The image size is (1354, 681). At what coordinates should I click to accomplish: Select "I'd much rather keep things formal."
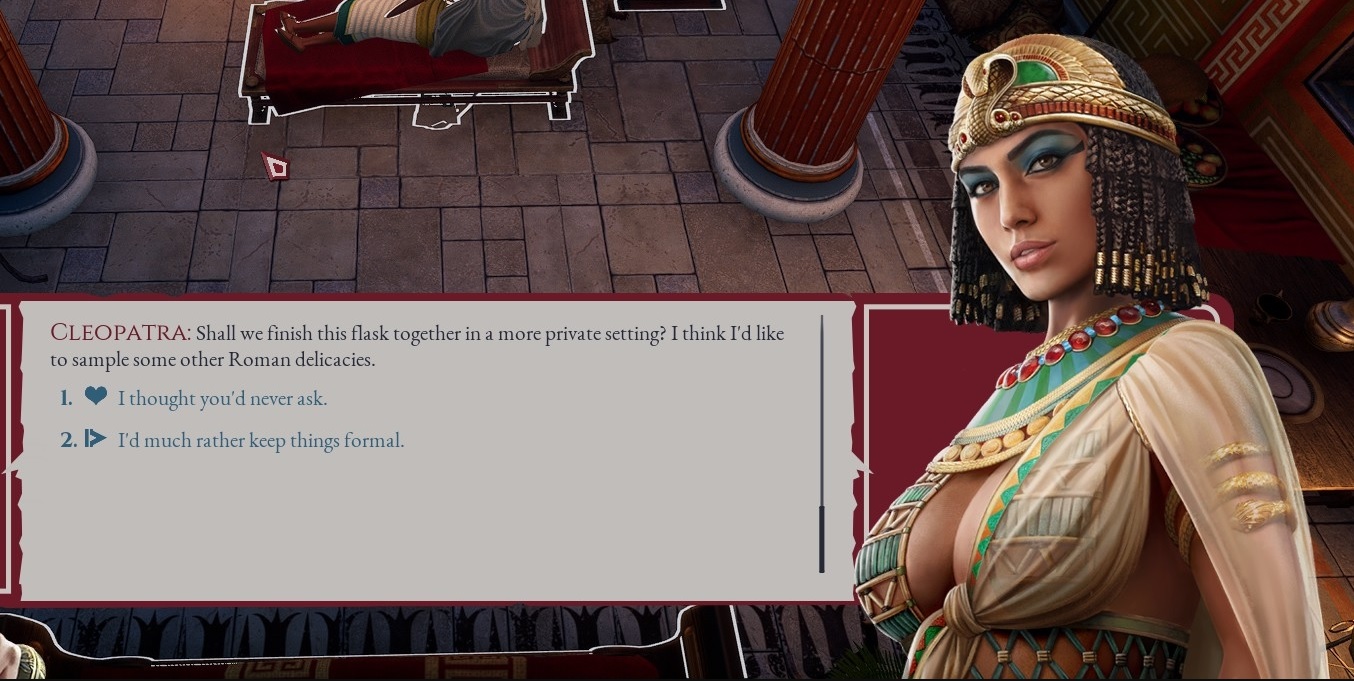(260, 440)
